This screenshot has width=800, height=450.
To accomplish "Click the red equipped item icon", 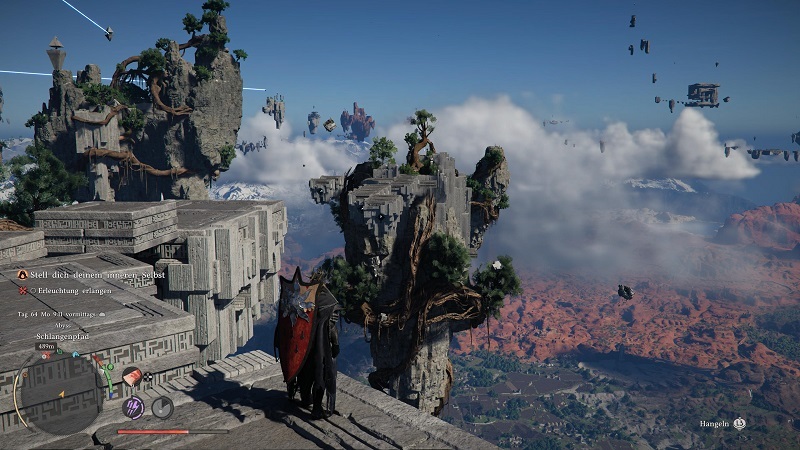I will pos(131,376).
